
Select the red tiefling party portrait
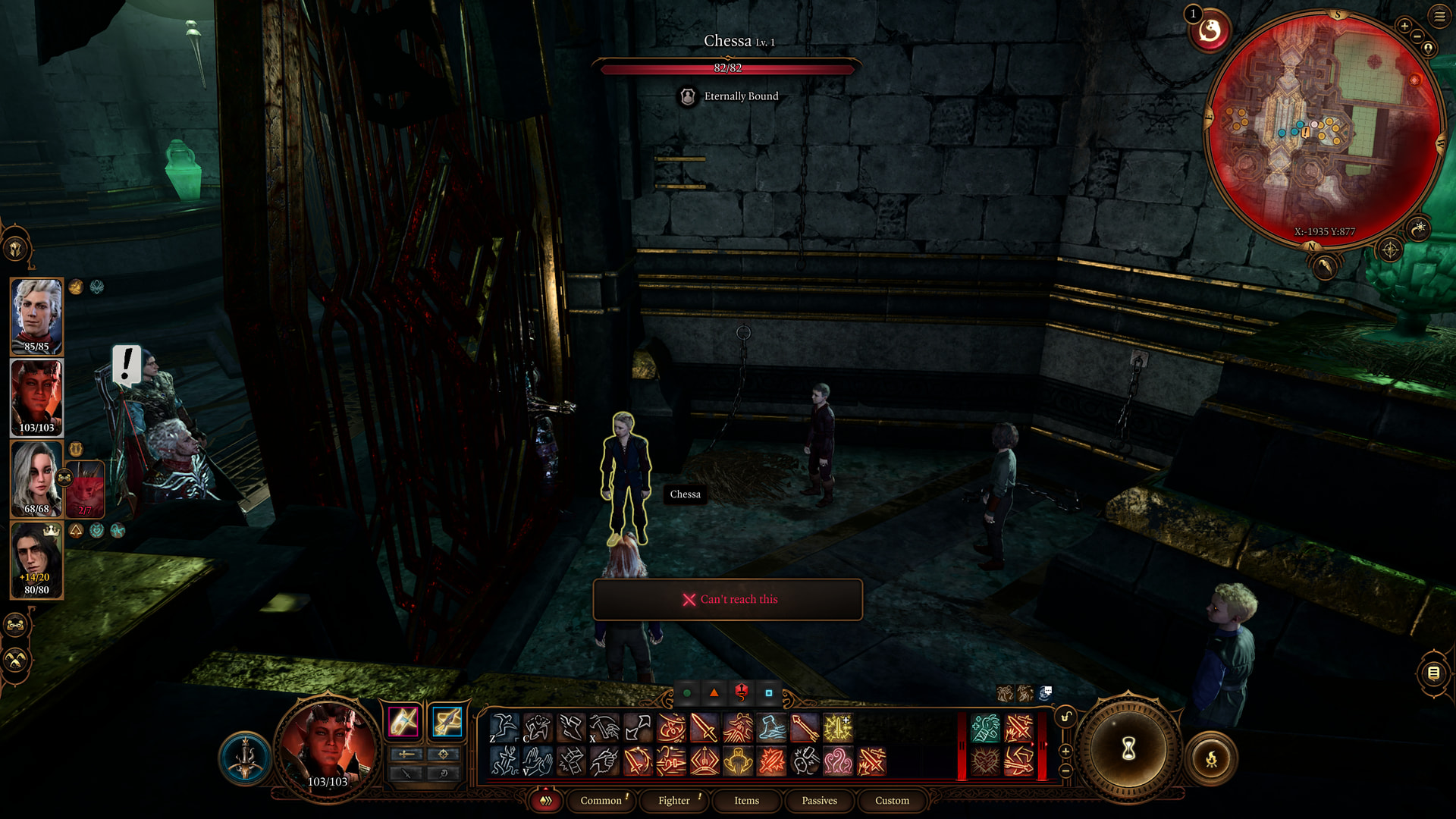36,397
